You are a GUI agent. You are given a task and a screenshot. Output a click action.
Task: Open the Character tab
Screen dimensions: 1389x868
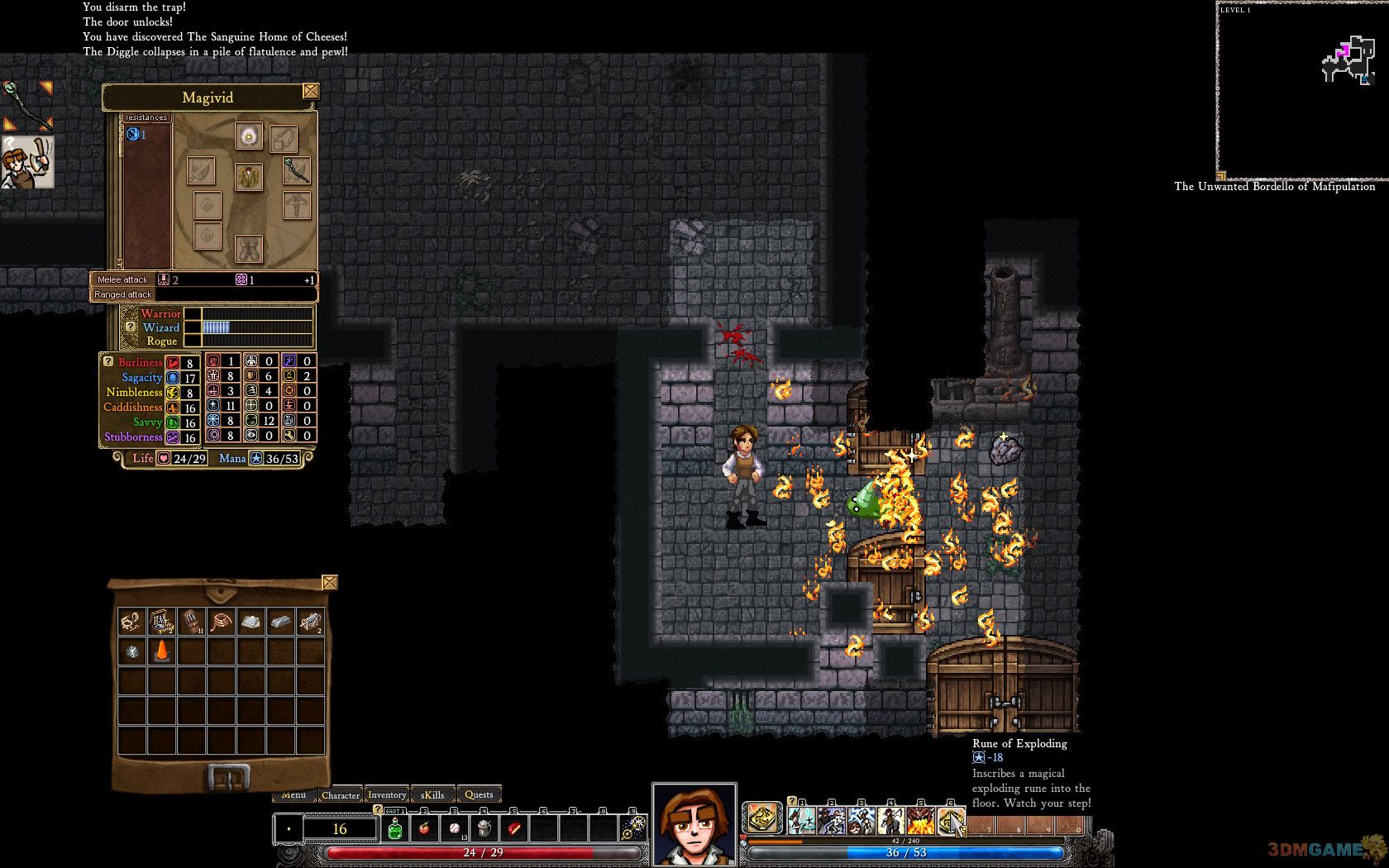[340, 795]
